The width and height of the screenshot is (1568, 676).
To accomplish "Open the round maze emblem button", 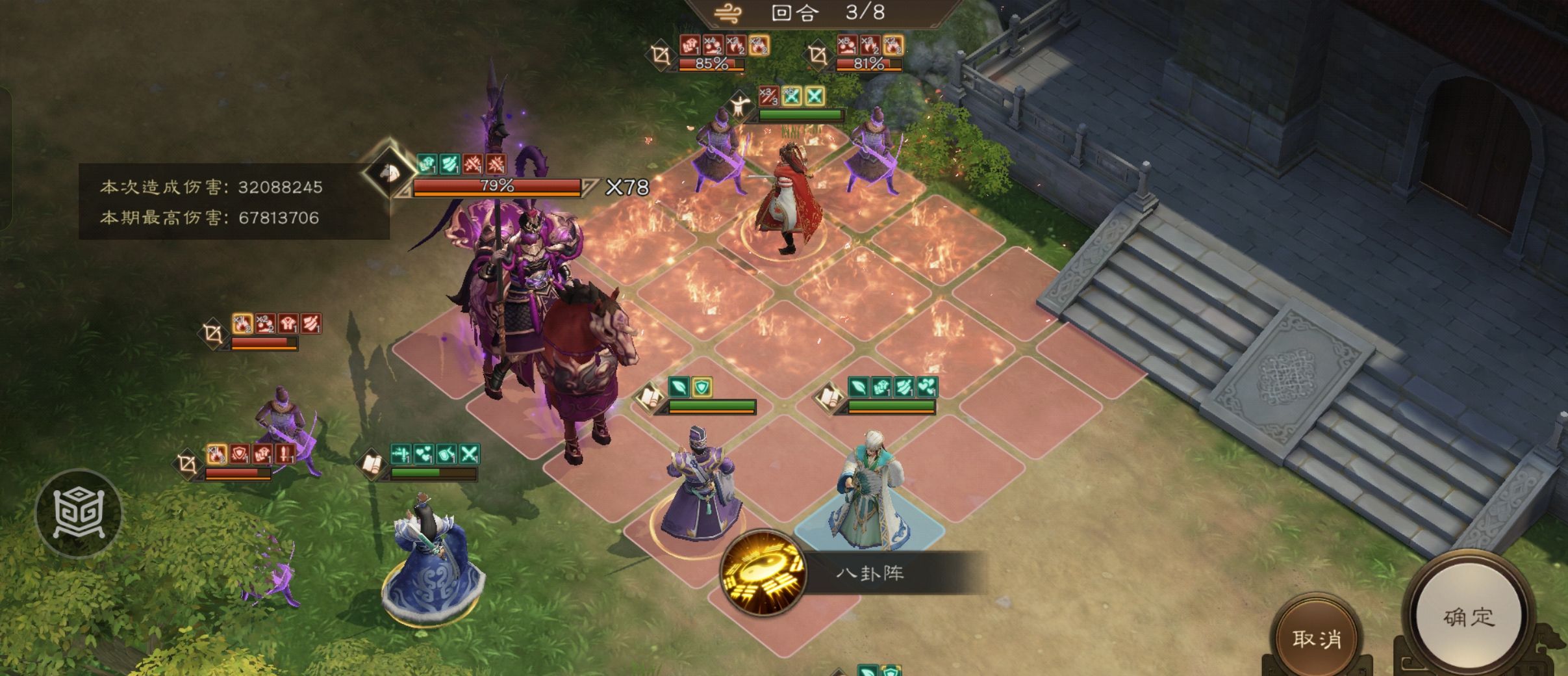I will [x=79, y=513].
